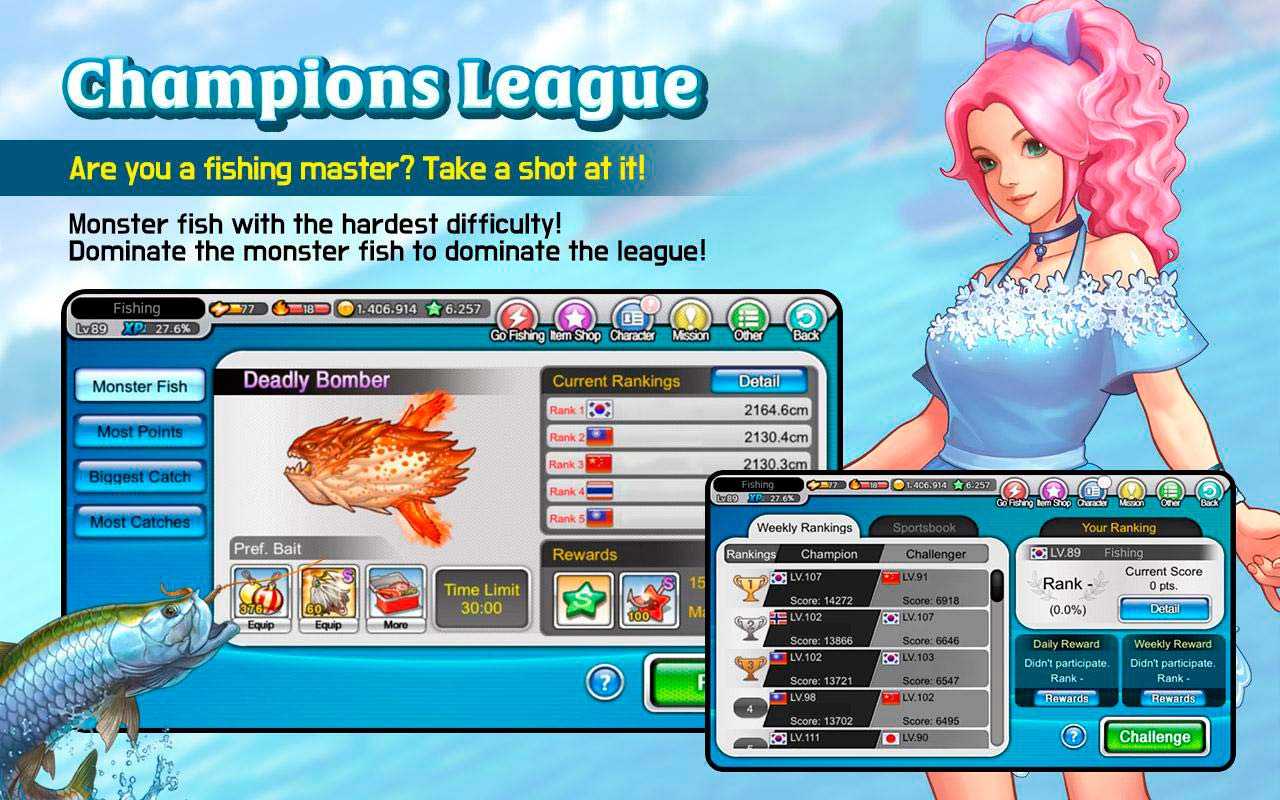Open Mission on the Deadly Bomber screen
Screen dimensions: 1280x800
pos(690,322)
